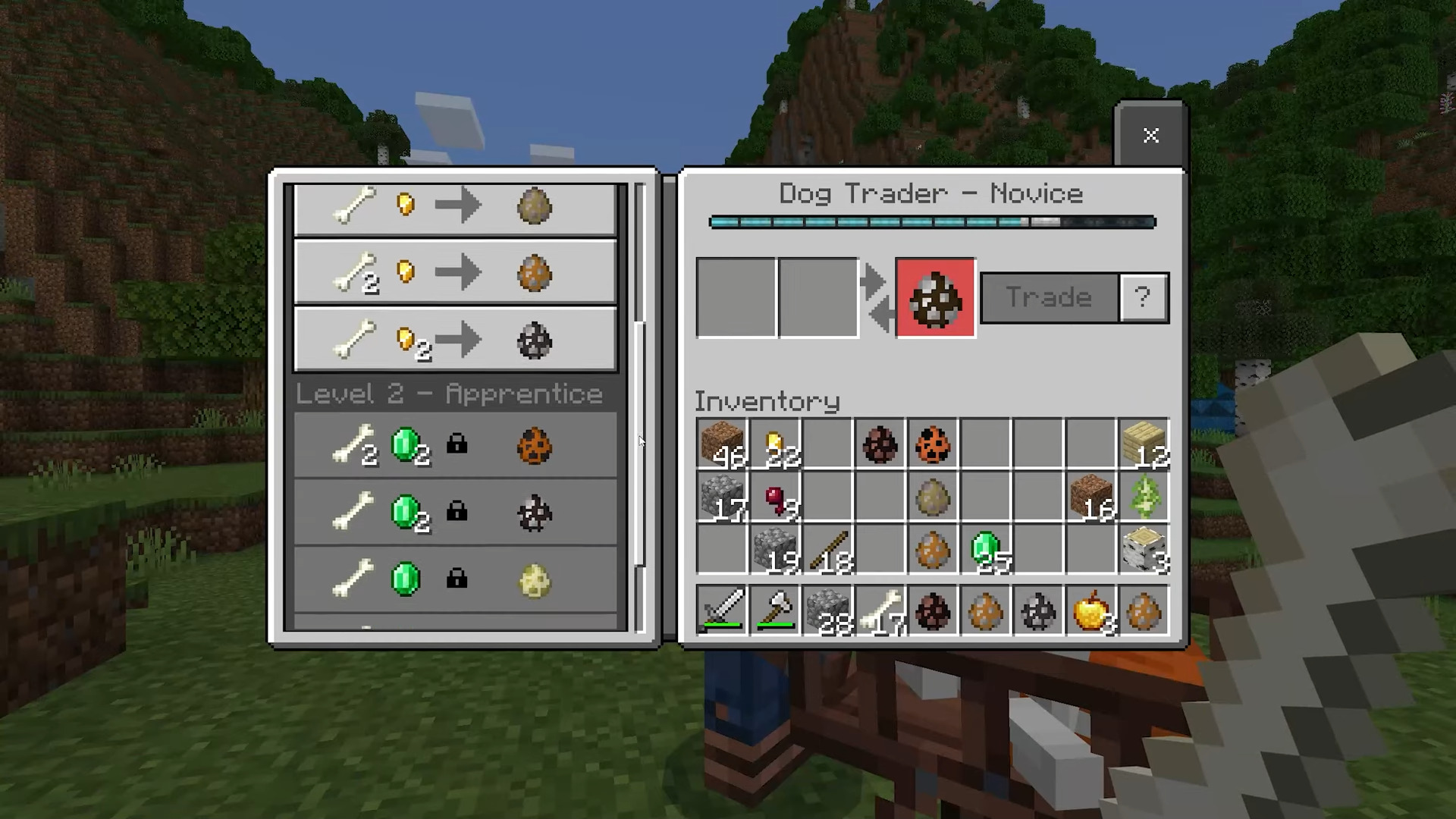Select the sword in the hotbar
Image resolution: width=1456 pixels, height=819 pixels.
[x=722, y=610]
